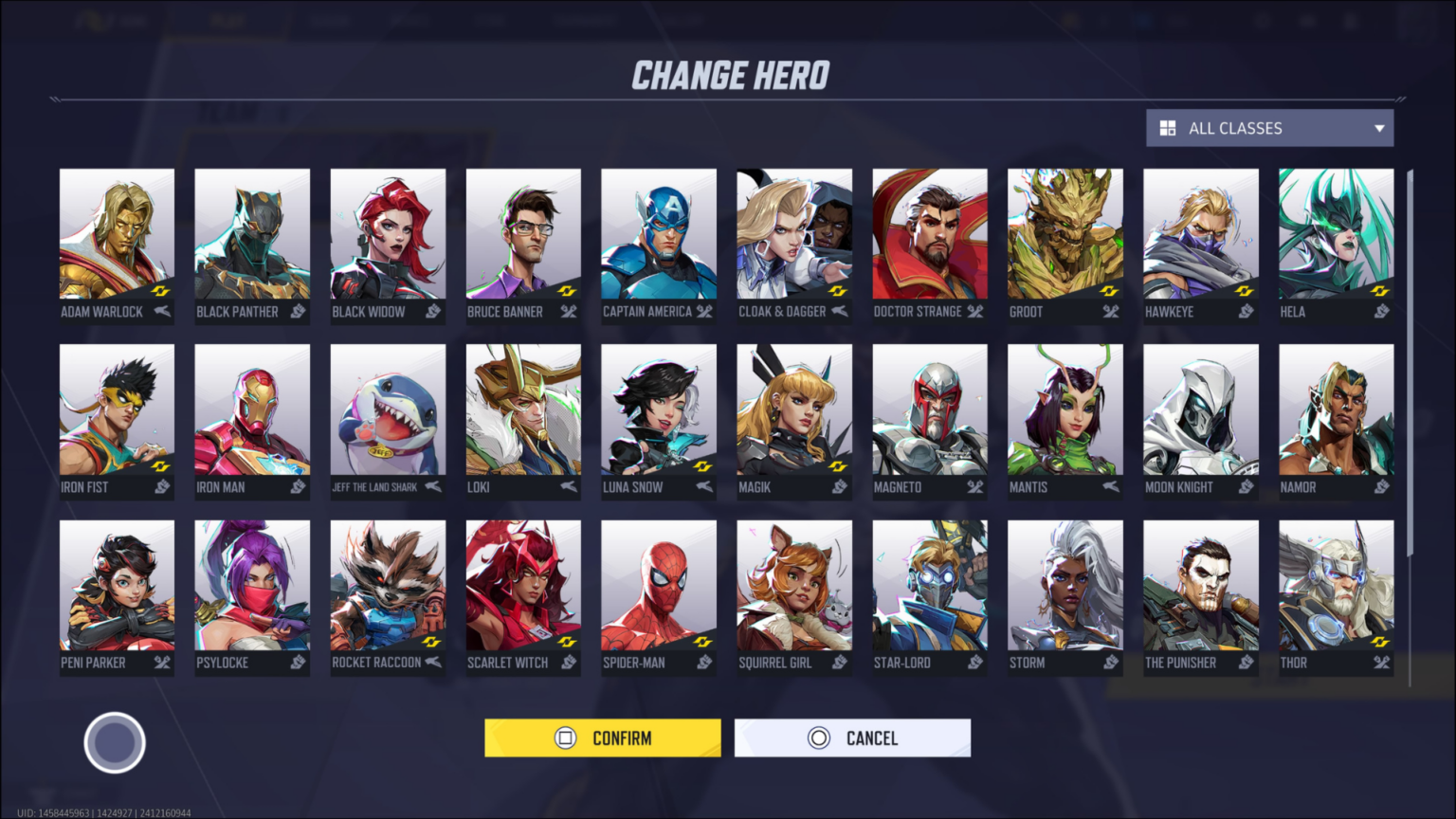Click the circle glyph on the Cancel button
This screenshot has height=819, width=1456.
point(817,737)
